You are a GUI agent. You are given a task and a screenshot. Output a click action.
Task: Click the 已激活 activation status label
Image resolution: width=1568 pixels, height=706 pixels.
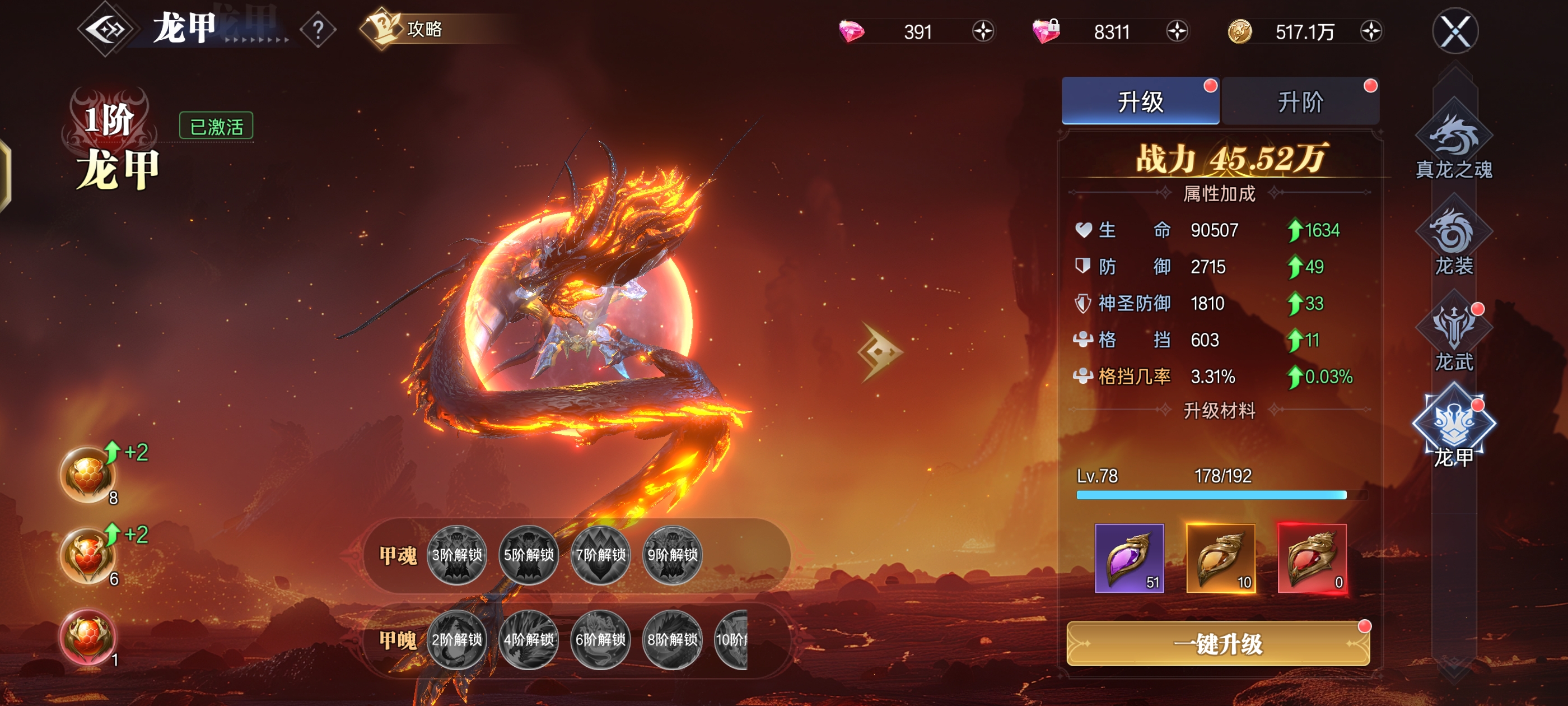tap(216, 124)
